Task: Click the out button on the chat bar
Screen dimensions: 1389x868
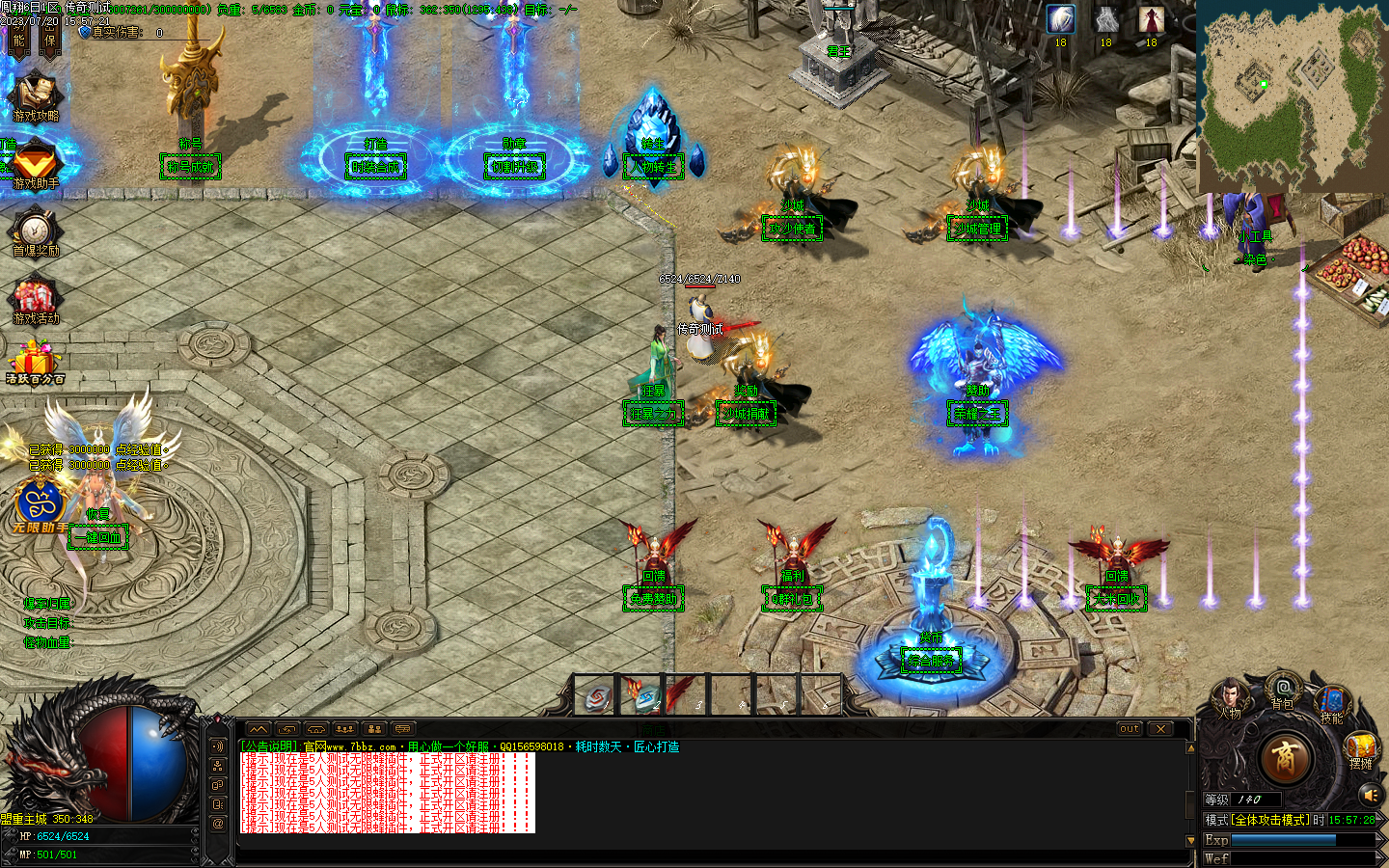Action: coord(1128,729)
